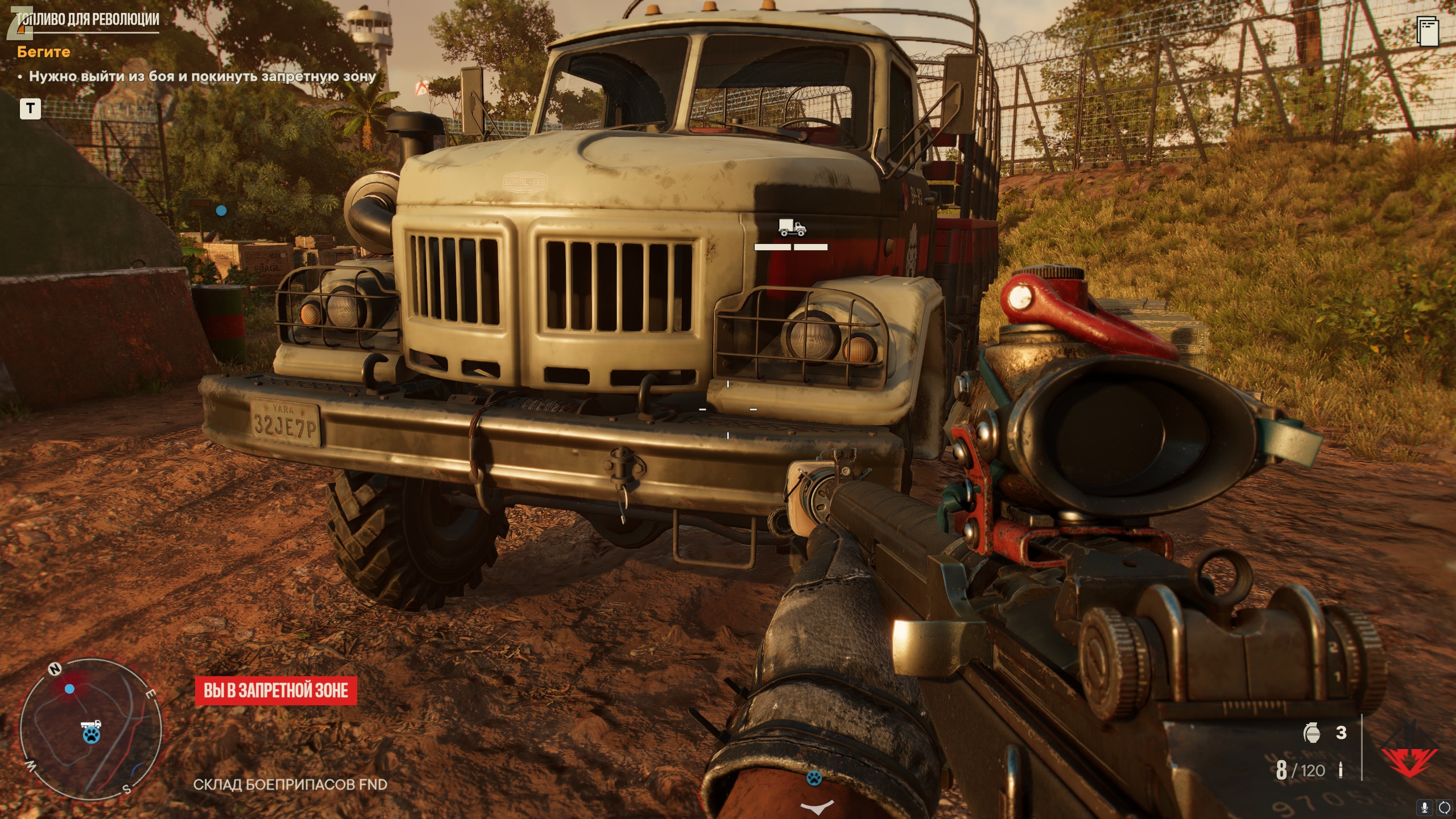
Task: Select the blue objective dot on minimap
Action: 69,689
